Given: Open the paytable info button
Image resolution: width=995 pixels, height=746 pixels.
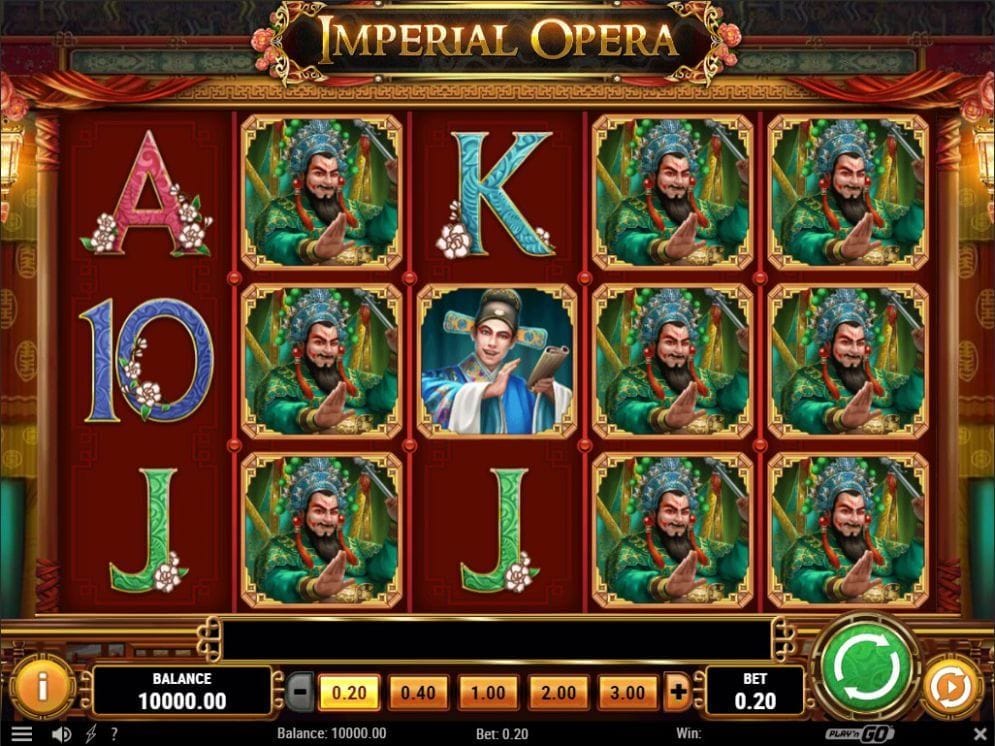Looking at the screenshot, I should tap(42, 686).
